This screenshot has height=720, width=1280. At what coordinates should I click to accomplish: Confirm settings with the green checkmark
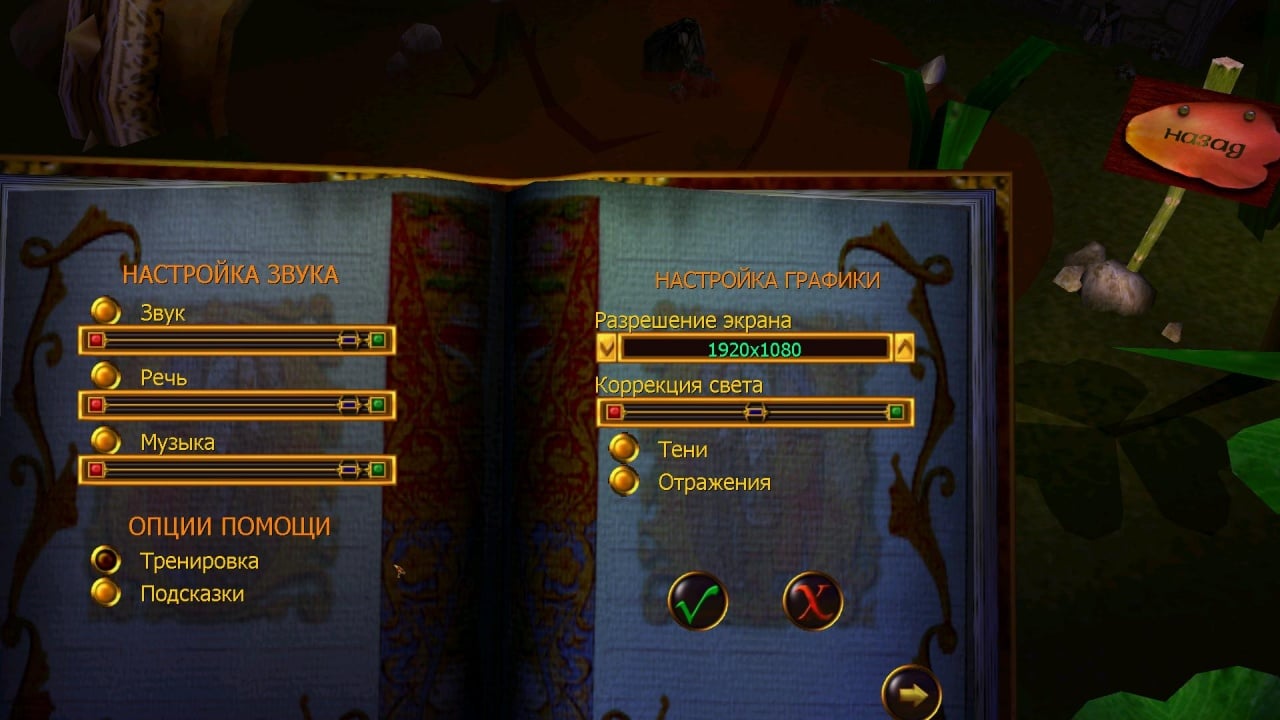click(x=697, y=602)
